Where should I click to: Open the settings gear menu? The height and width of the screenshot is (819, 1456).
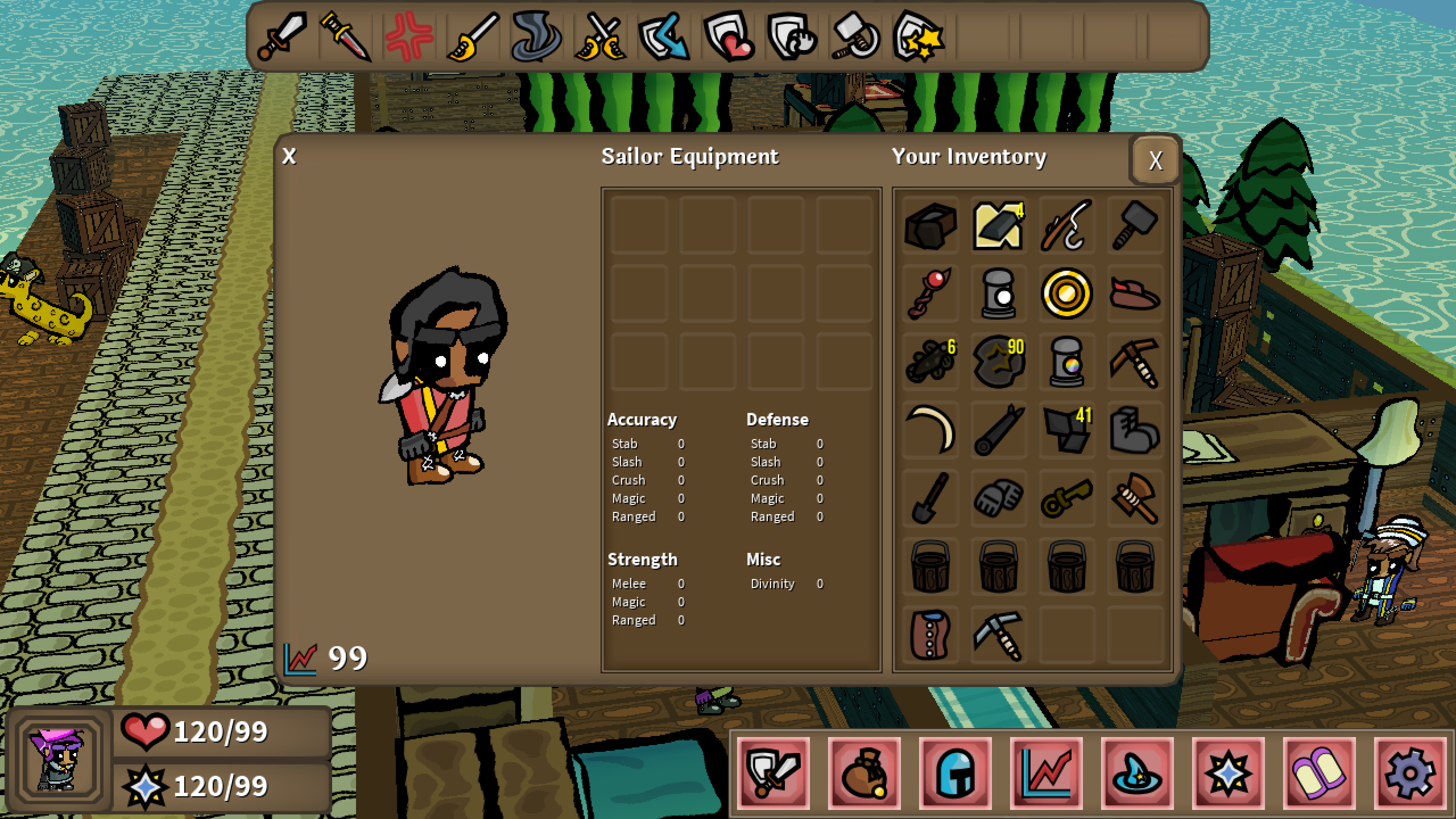point(1410,773)
